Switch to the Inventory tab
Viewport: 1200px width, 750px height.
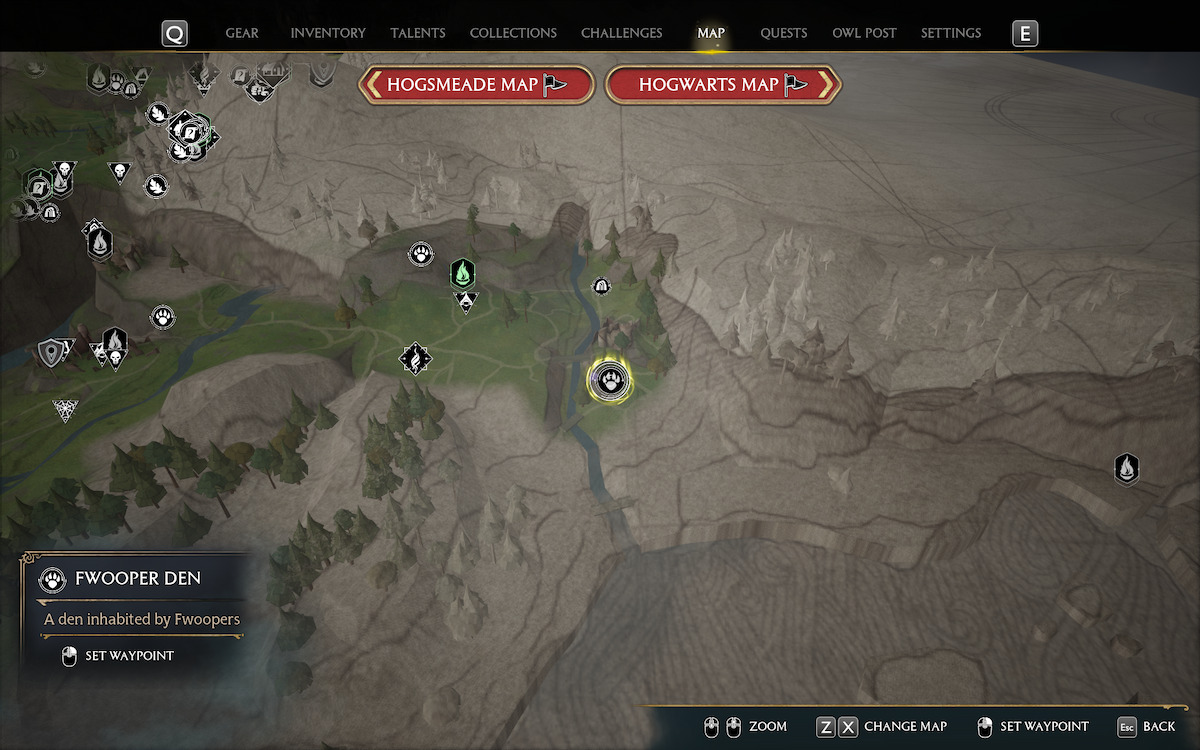click(x=328, y=33)
